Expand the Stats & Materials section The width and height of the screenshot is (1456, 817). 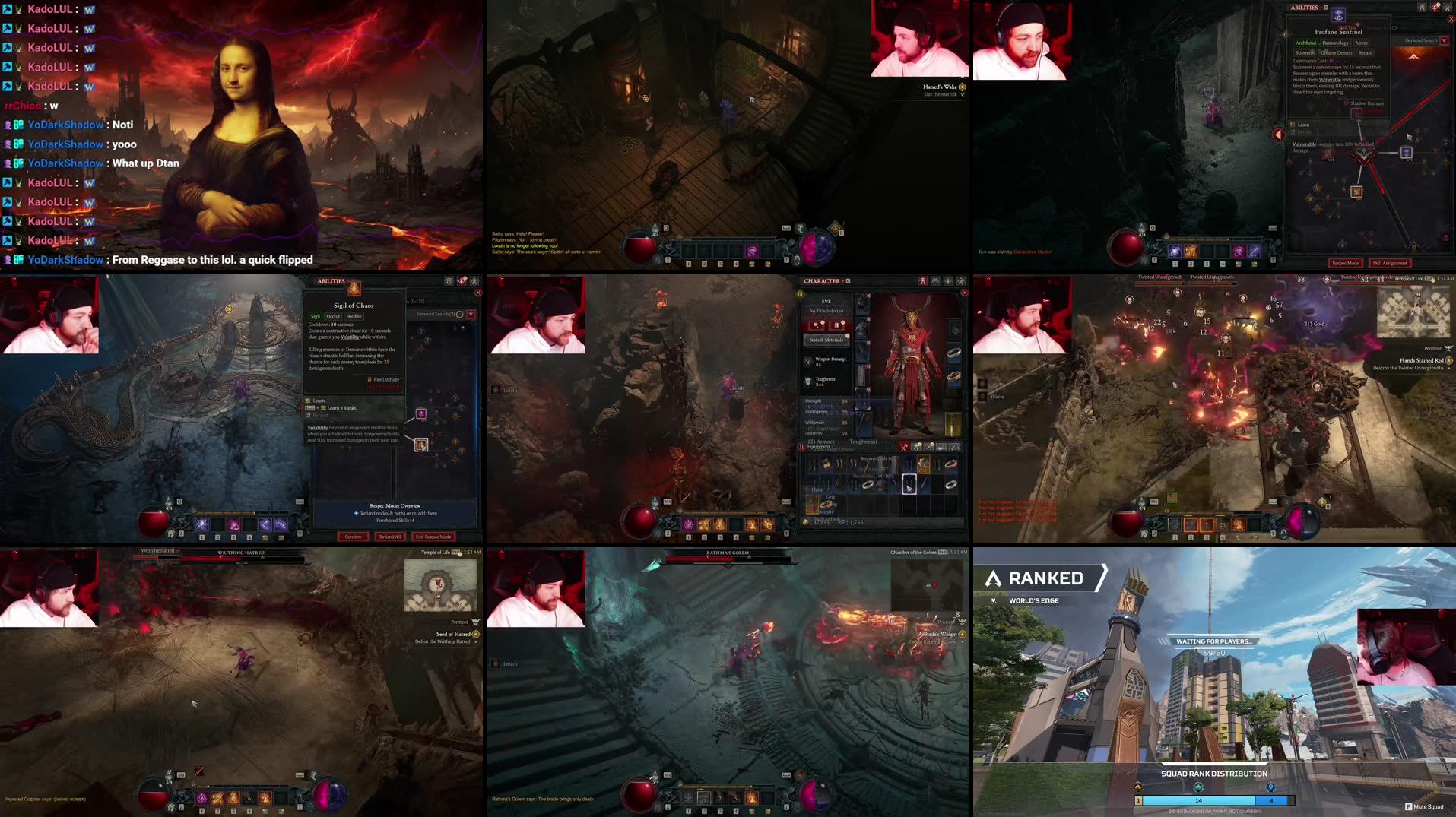(x=826, y=340)
